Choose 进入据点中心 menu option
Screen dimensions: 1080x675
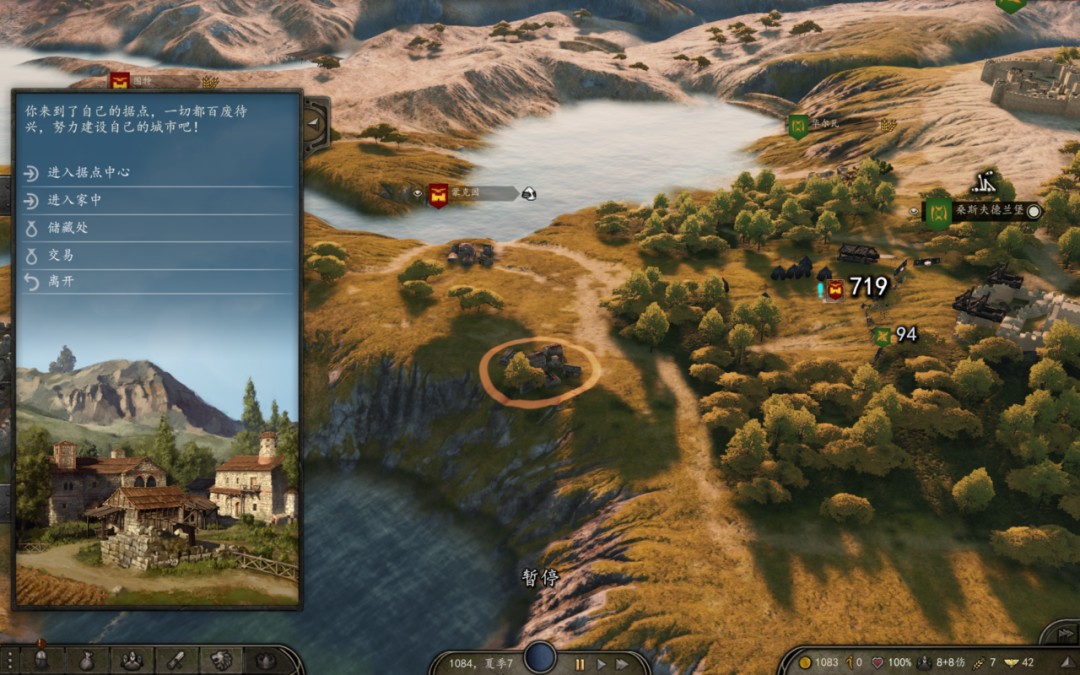(x=89, y=173)
